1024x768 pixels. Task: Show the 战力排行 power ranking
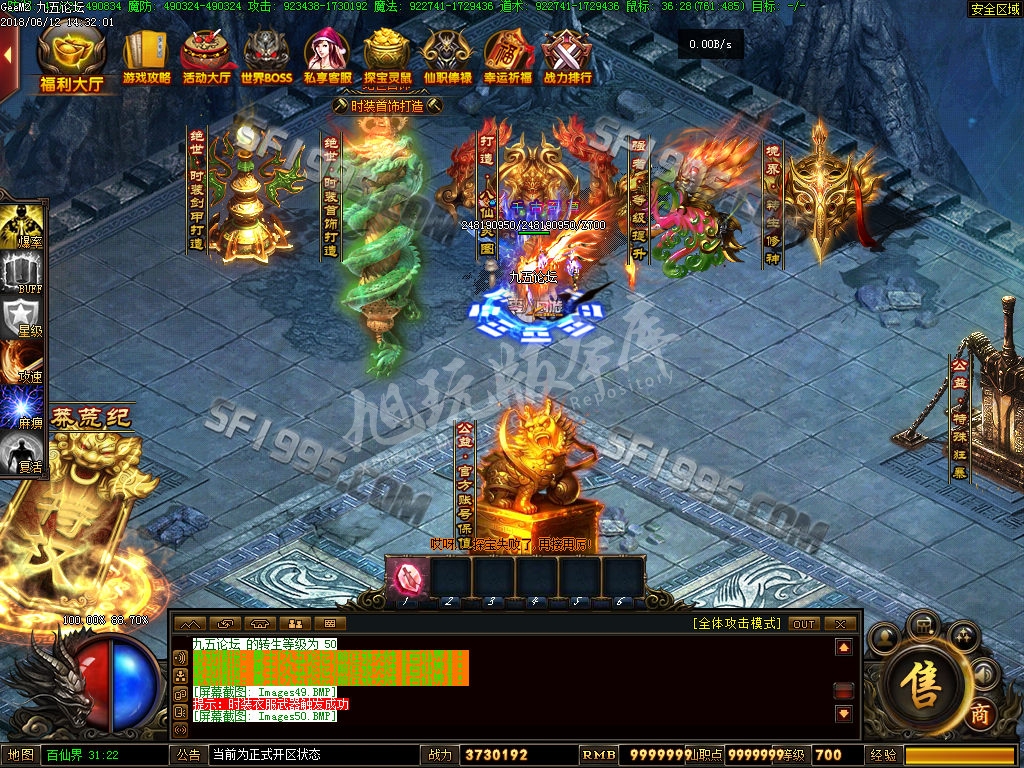(x=567, y=58)
